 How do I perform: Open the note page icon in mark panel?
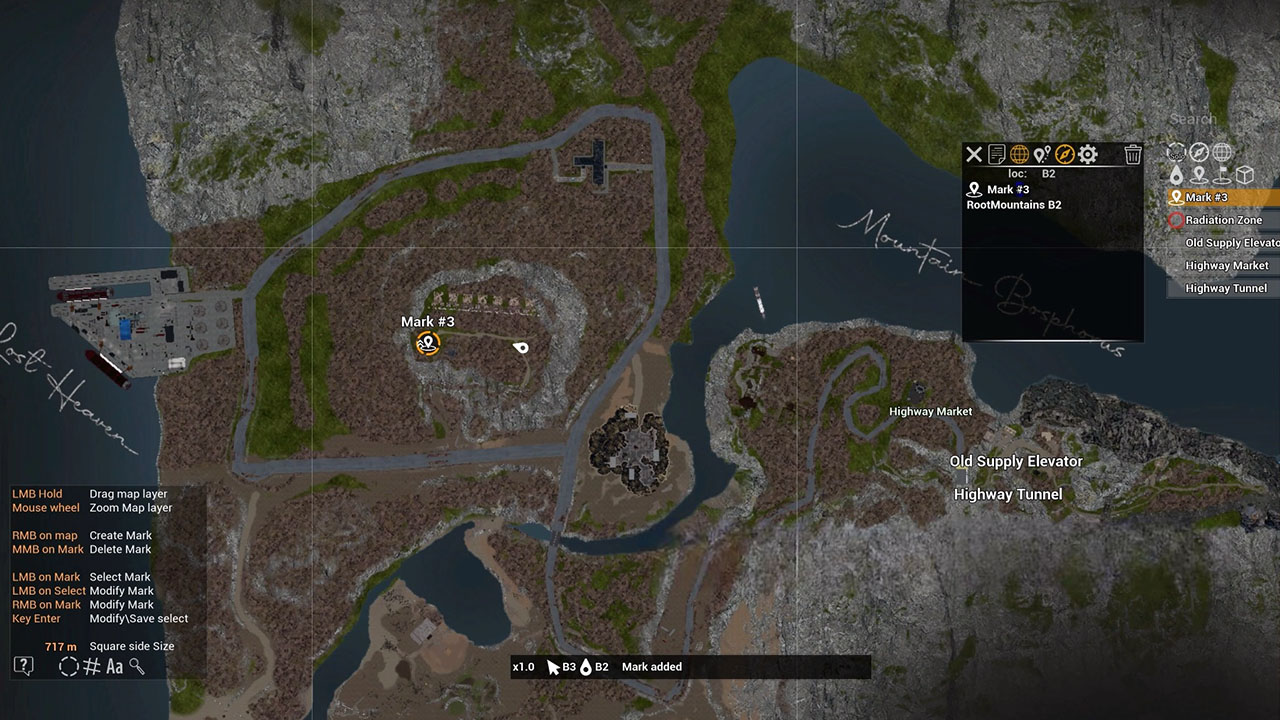997,154
